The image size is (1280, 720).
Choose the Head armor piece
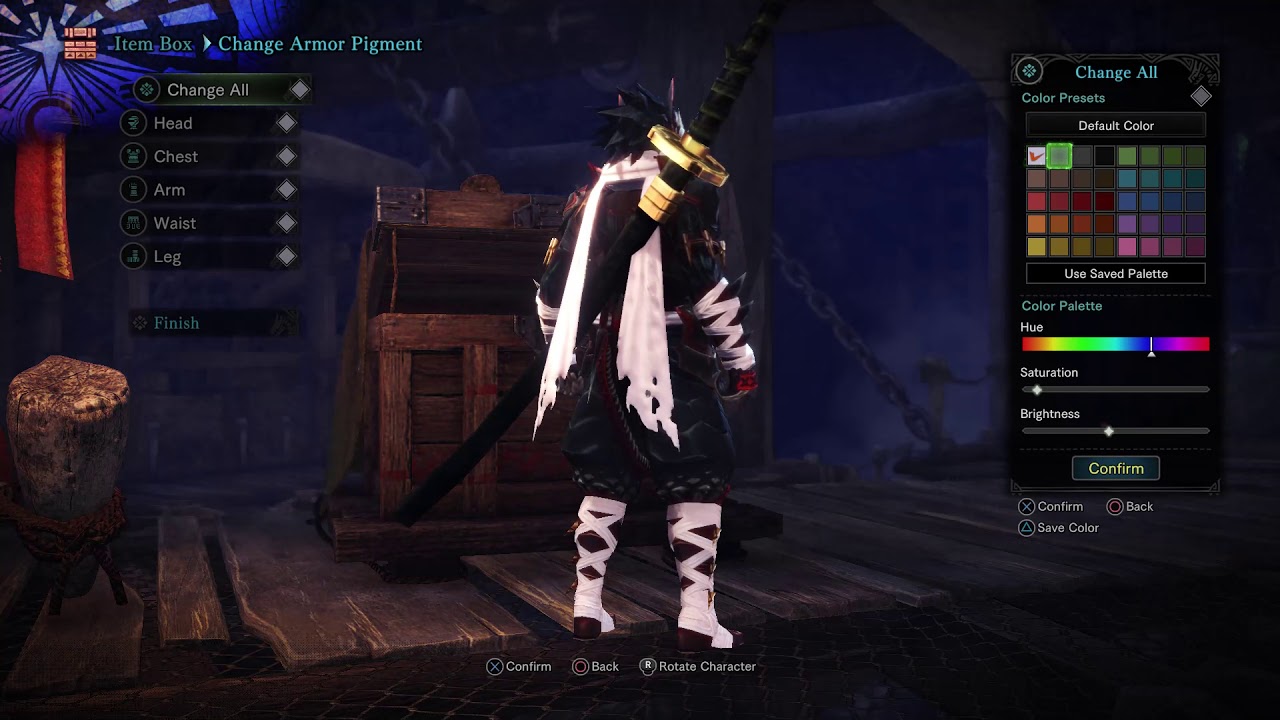(173, 123)
